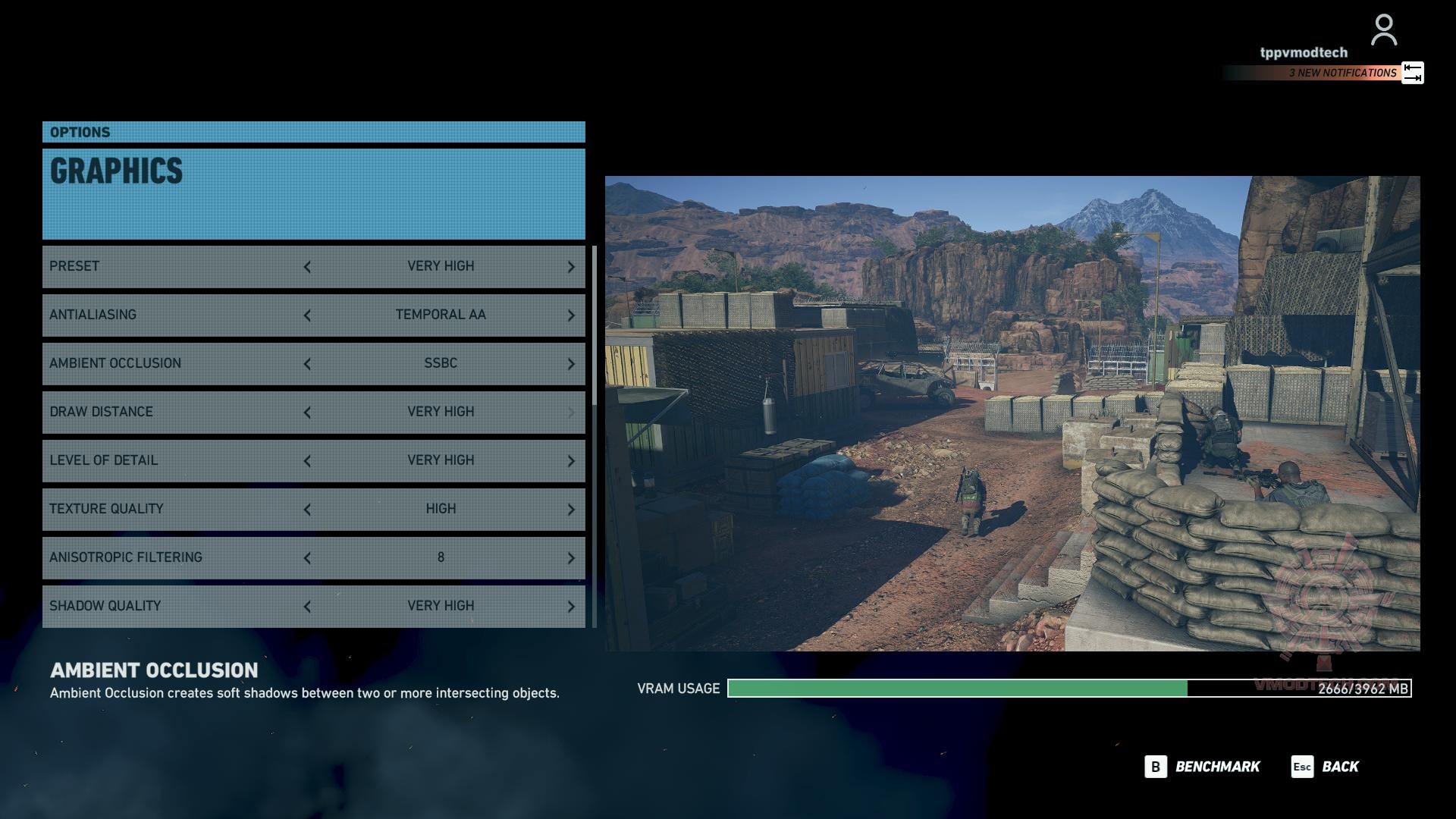Increase the Shadow Quality setting
The height and width of the screenshot is (819, 1456).
pos(571,607)
